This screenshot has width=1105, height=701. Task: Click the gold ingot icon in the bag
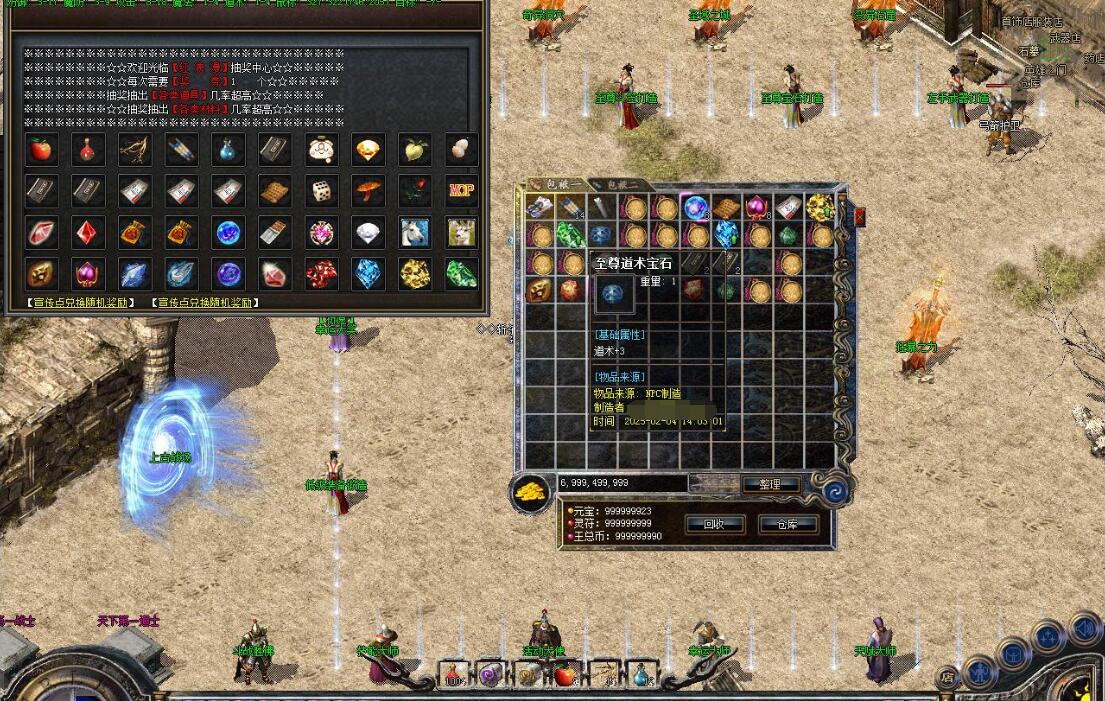click(x=530, y=491)
